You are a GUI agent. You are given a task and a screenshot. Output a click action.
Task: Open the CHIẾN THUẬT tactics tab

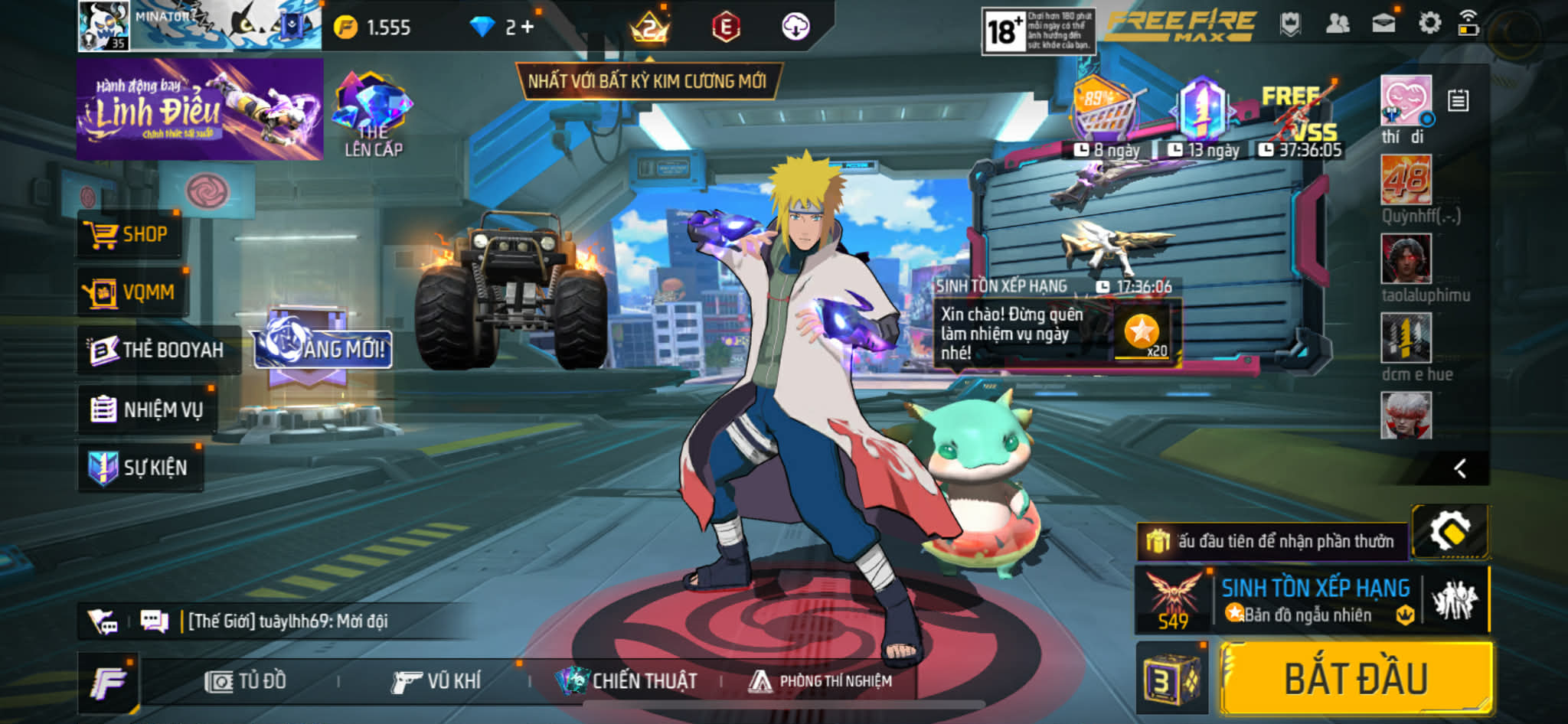click(628, 681)
